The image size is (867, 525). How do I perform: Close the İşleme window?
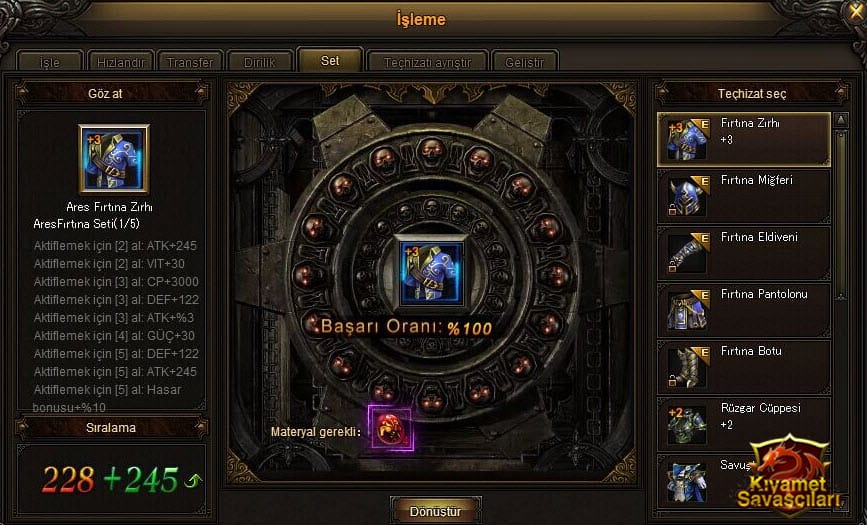coord(853,12)
